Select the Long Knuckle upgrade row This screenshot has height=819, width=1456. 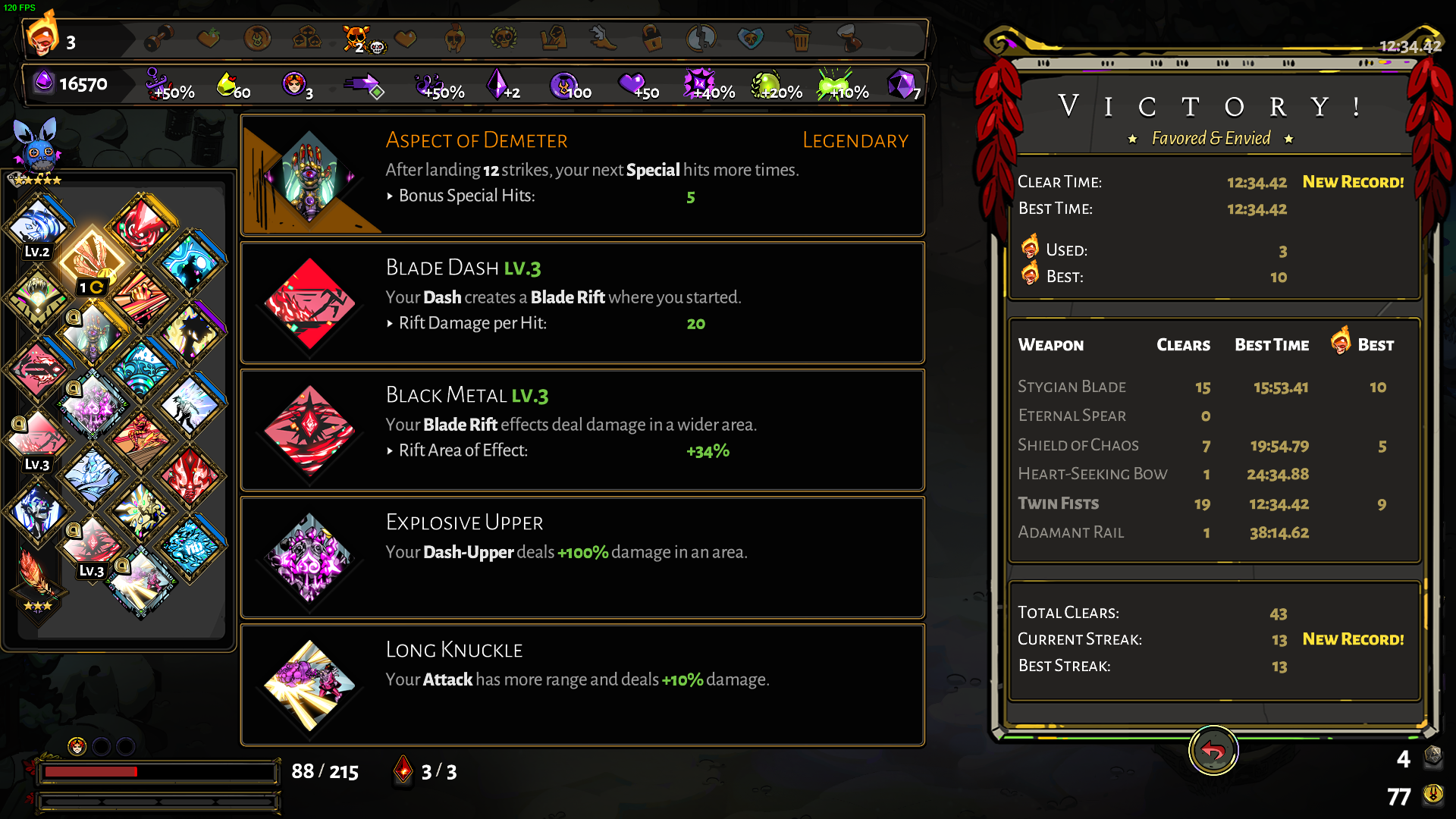click(582, 685)
